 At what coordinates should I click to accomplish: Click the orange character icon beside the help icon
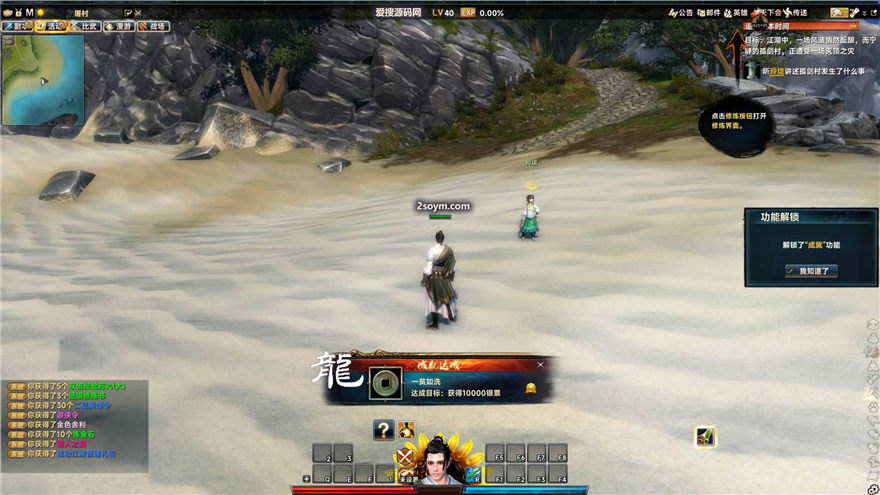pos(407,430)
